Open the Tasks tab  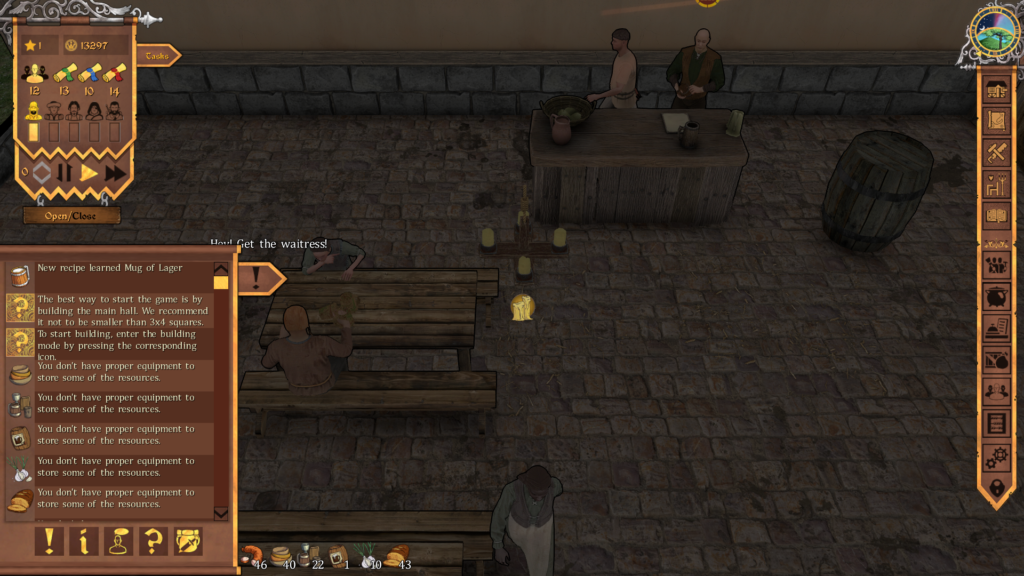coord(157,56)
